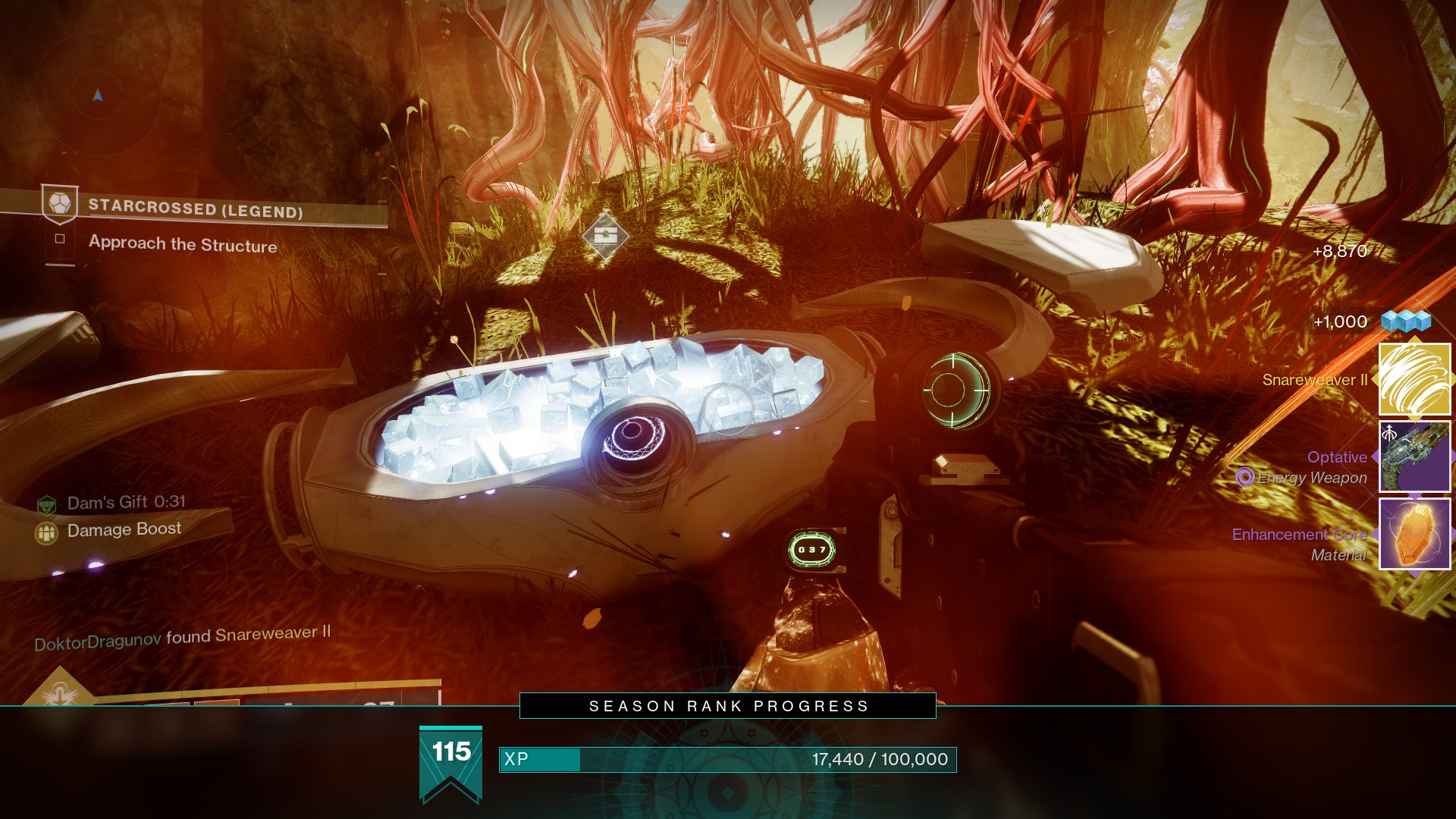The height and width of the screenshot is (819, 1456).
Task: Open the Starcrossed (Legend) objective tracker
Action: click(196, 207)
